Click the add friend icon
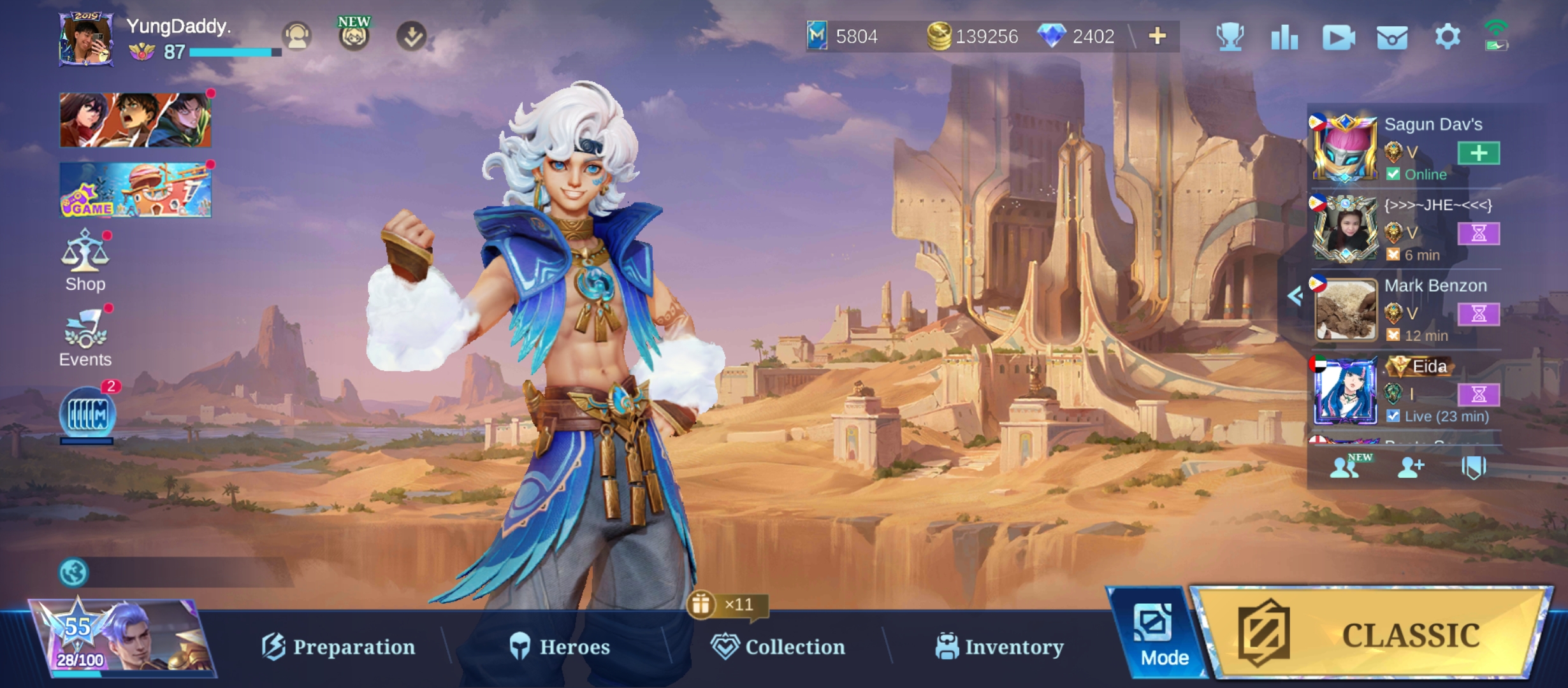The width and height of the screenshot is (1568, 688). point(1410,468)
